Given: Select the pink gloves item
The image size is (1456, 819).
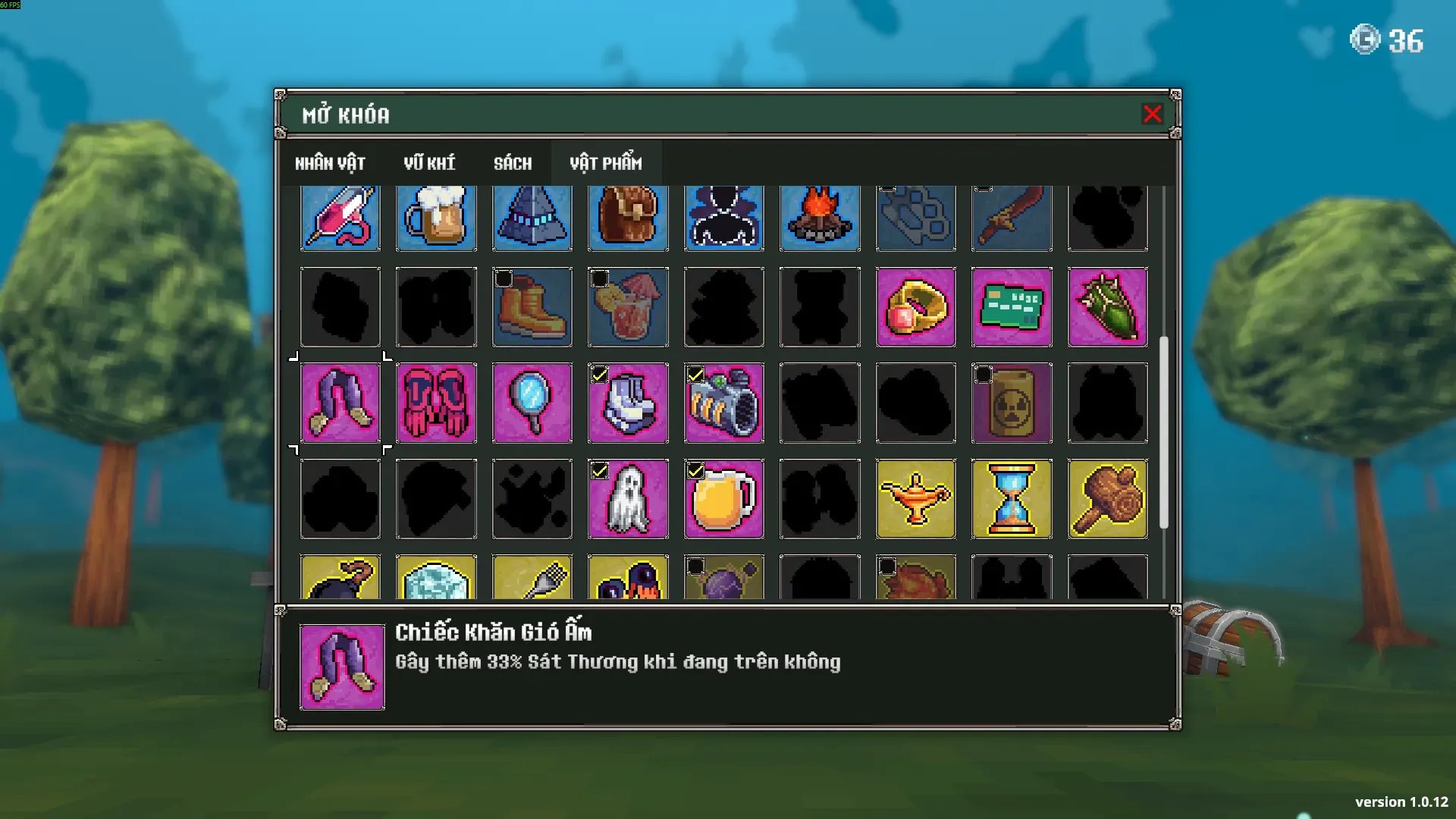Looking at the screenshot, I should (x=436, y=403).
